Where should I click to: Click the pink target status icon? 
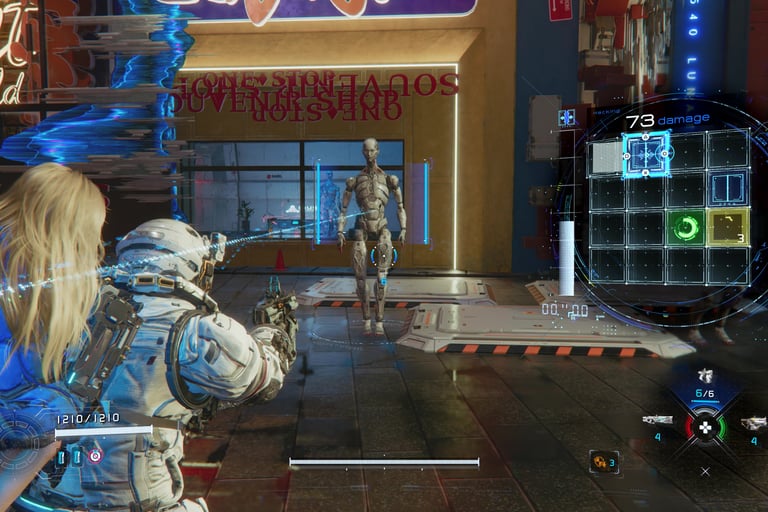[x=95, y=456]
